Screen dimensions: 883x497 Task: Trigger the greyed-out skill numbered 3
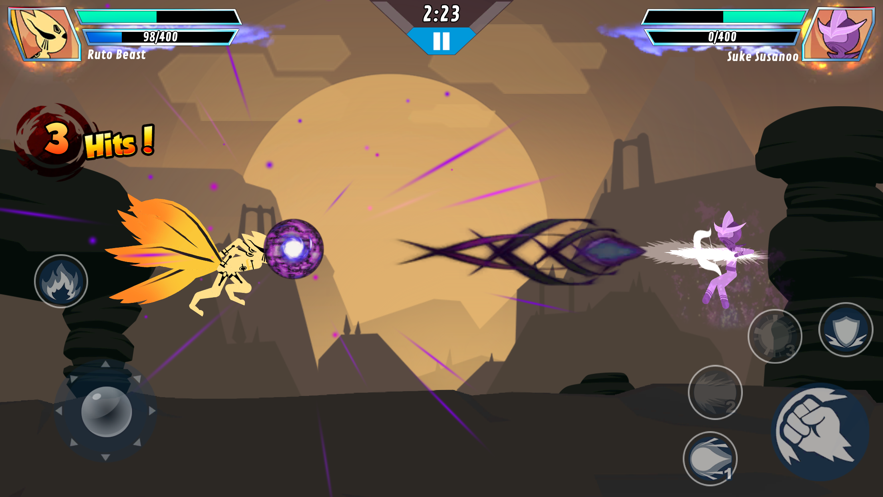pos(775,336)
